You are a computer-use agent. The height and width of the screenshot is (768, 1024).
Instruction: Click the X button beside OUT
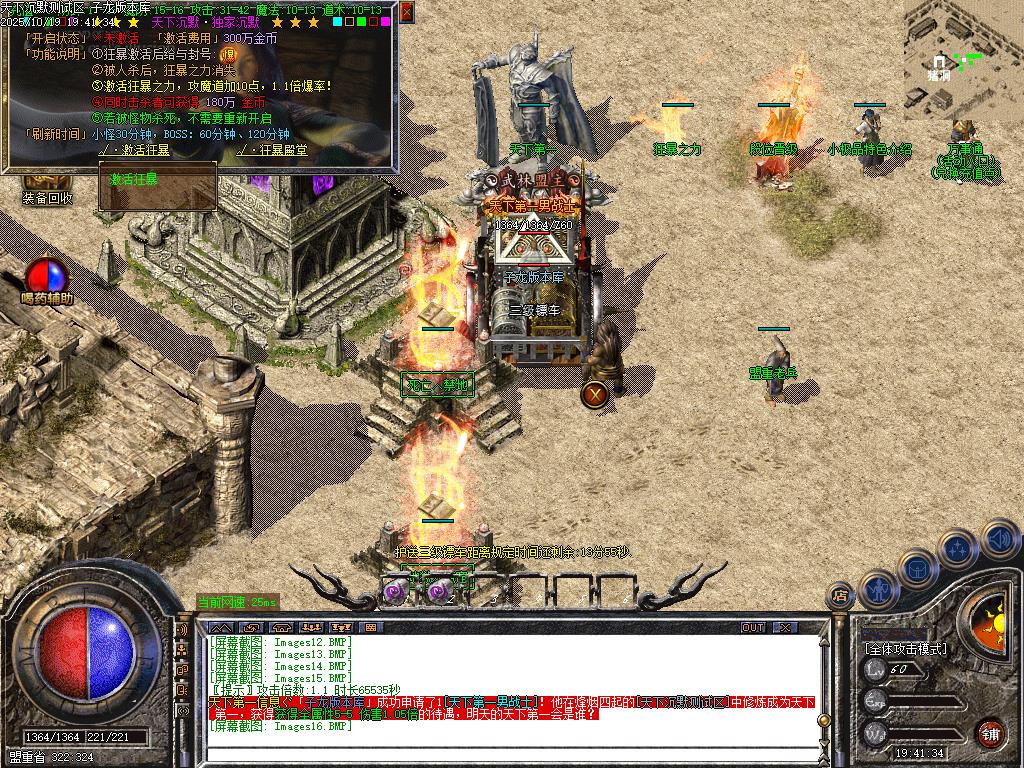[785, 627]
